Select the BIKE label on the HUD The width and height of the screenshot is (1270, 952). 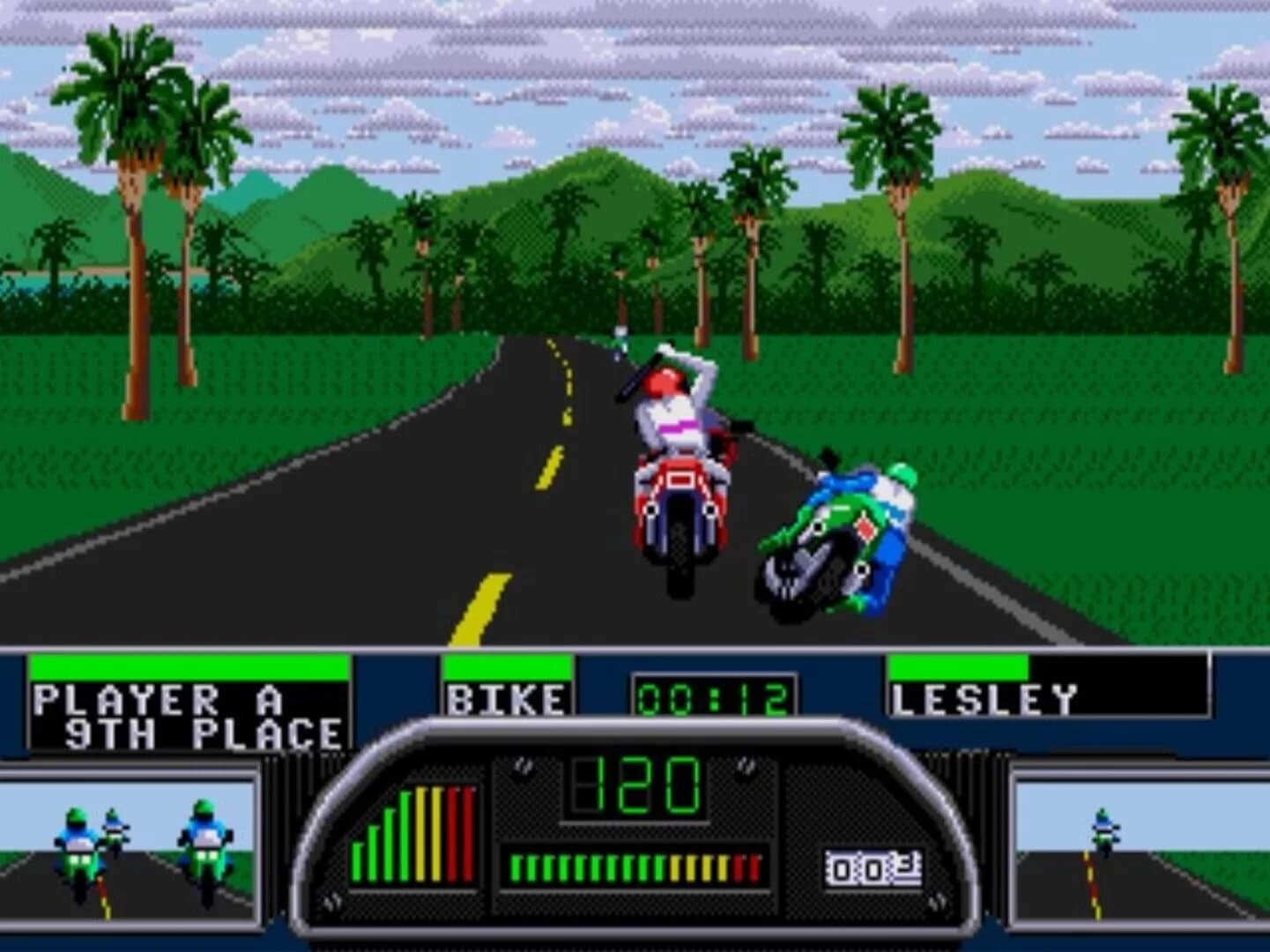click(x=507, y=699)
